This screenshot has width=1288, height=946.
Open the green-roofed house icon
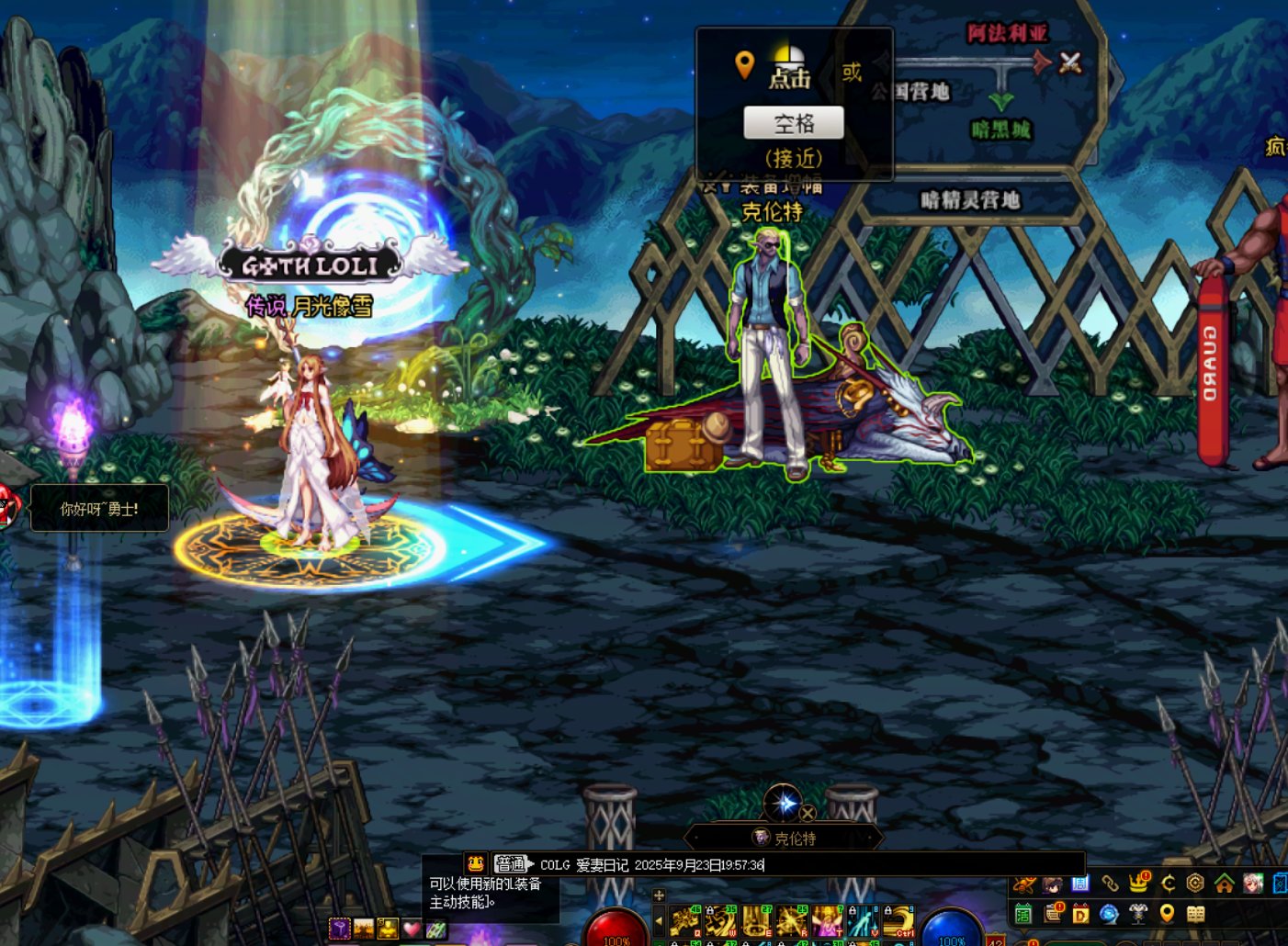[x=1224, y=884]
